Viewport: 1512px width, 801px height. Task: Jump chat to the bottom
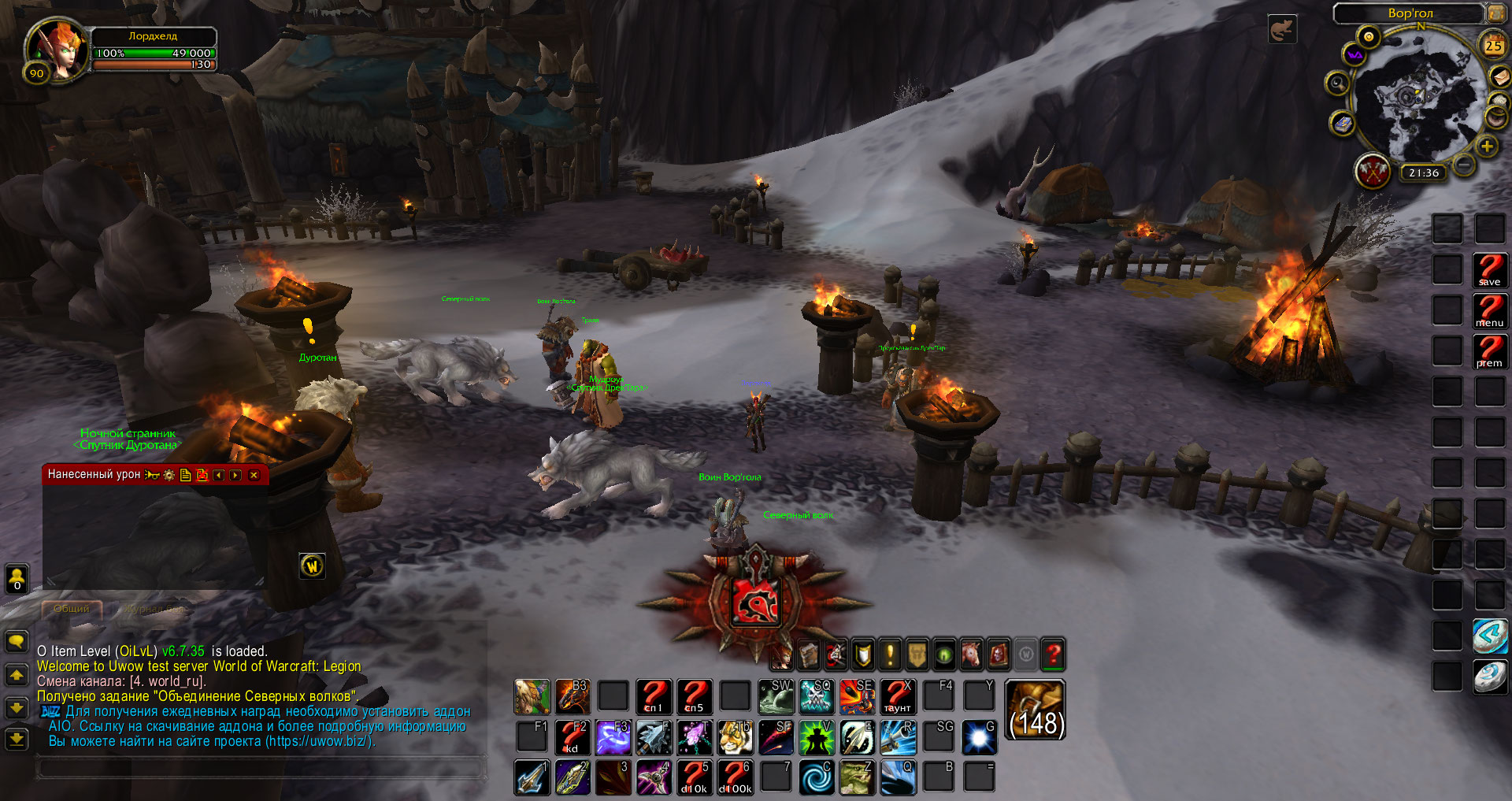click(17, 739)
